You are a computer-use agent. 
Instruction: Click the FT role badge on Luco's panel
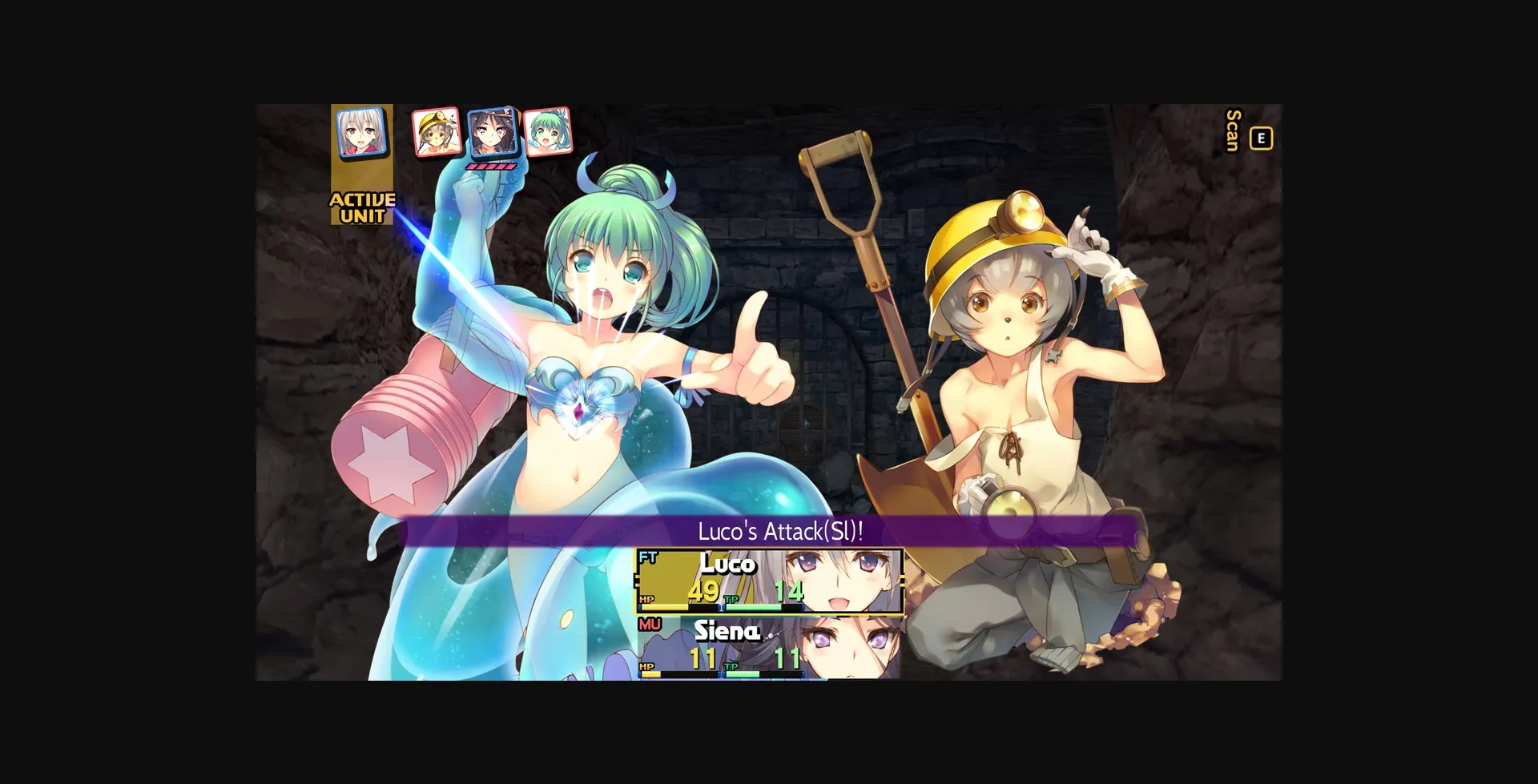tap(648, 557)
